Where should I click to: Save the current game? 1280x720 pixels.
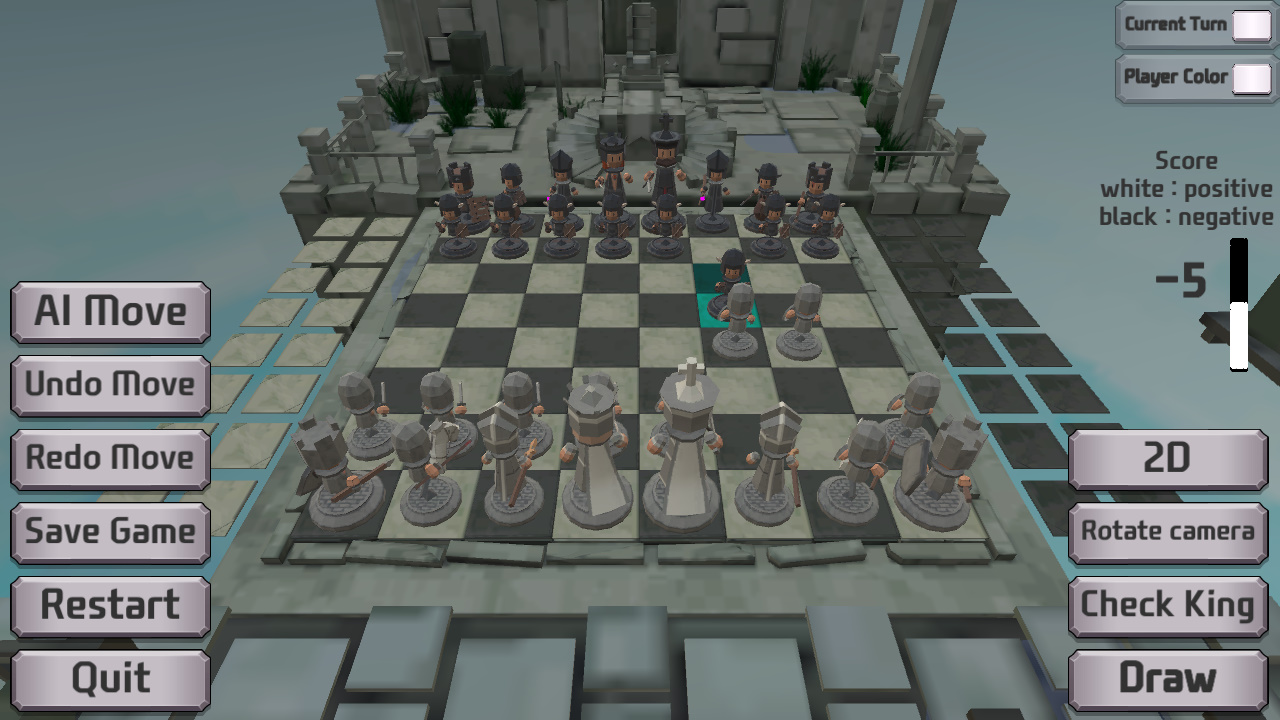pos(108,532)
